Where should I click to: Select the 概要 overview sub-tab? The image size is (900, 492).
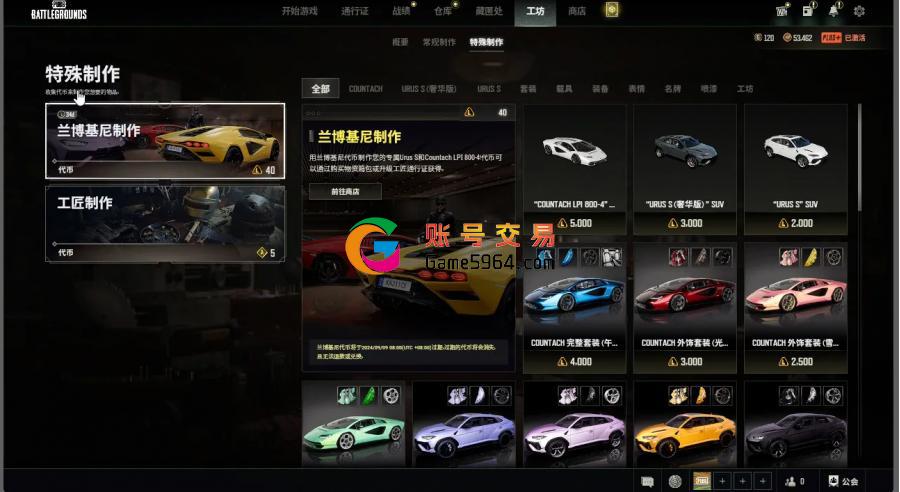coord(400,42)
